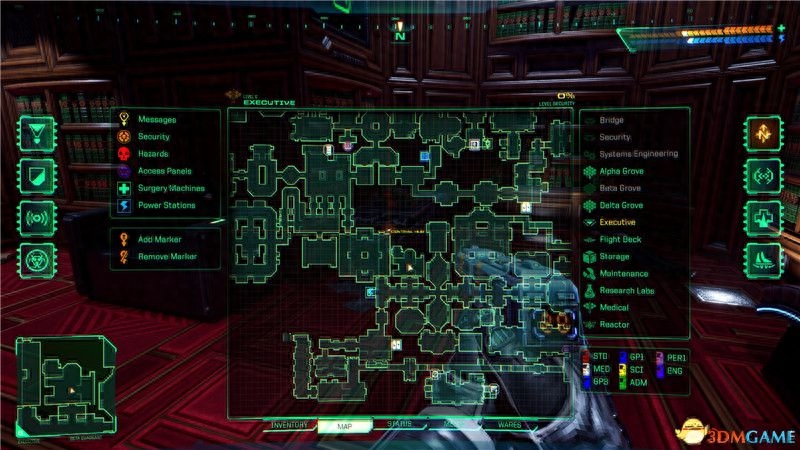Switch map to Research Labs
The height and width of the screenshot is (450, 800).
628,291
